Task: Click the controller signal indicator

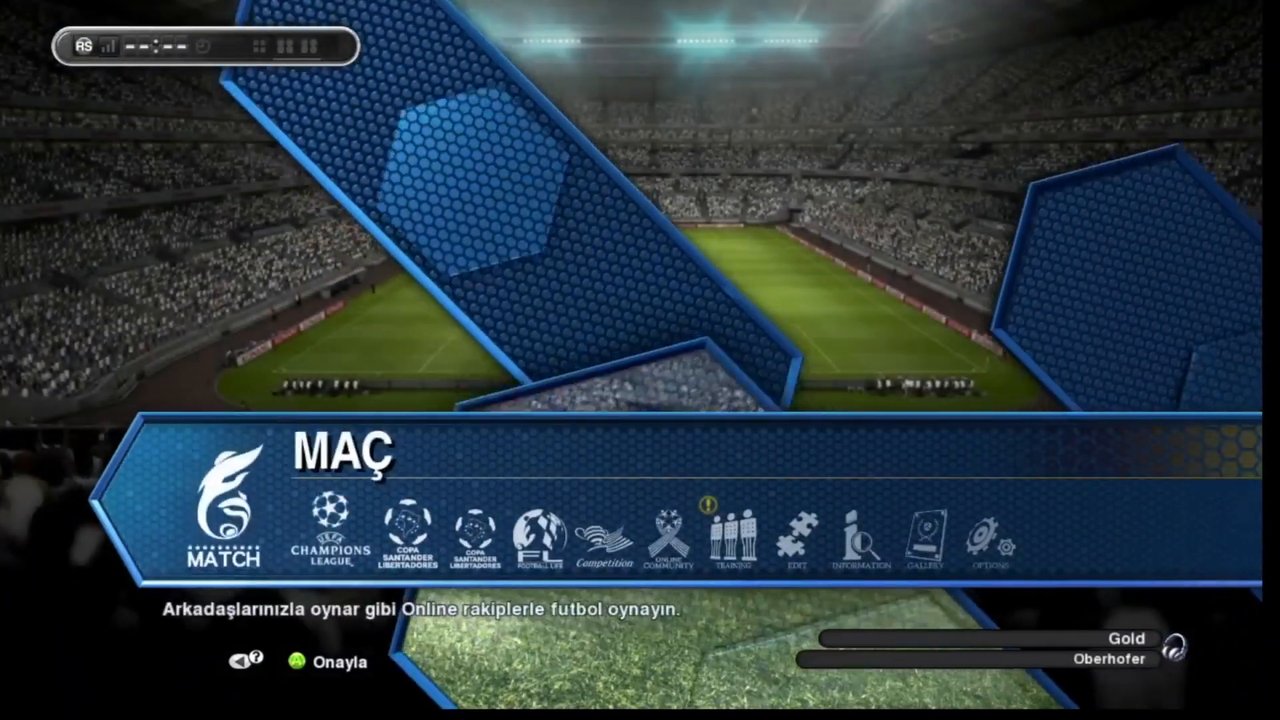Action: [106, 45]
